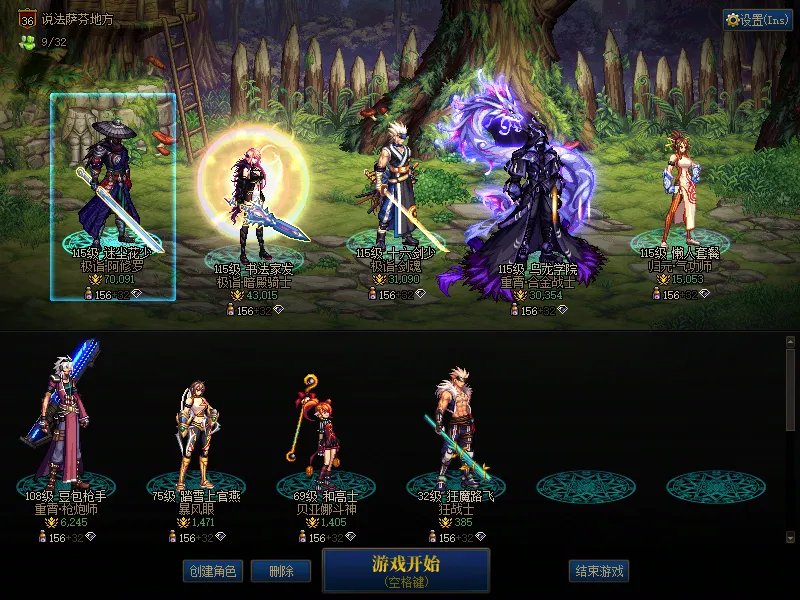Start the game with 游戏开始
The width and height of the screenshot is (800, 600).
406,570
